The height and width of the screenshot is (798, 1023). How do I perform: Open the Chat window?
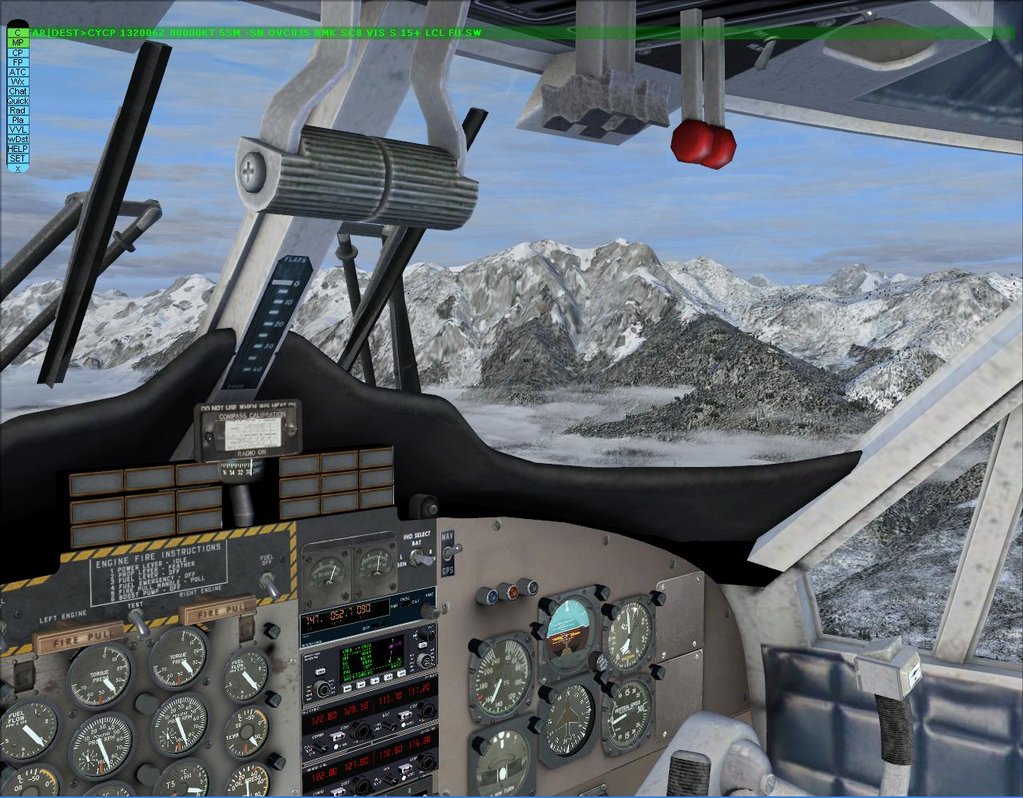pos(17,91)
